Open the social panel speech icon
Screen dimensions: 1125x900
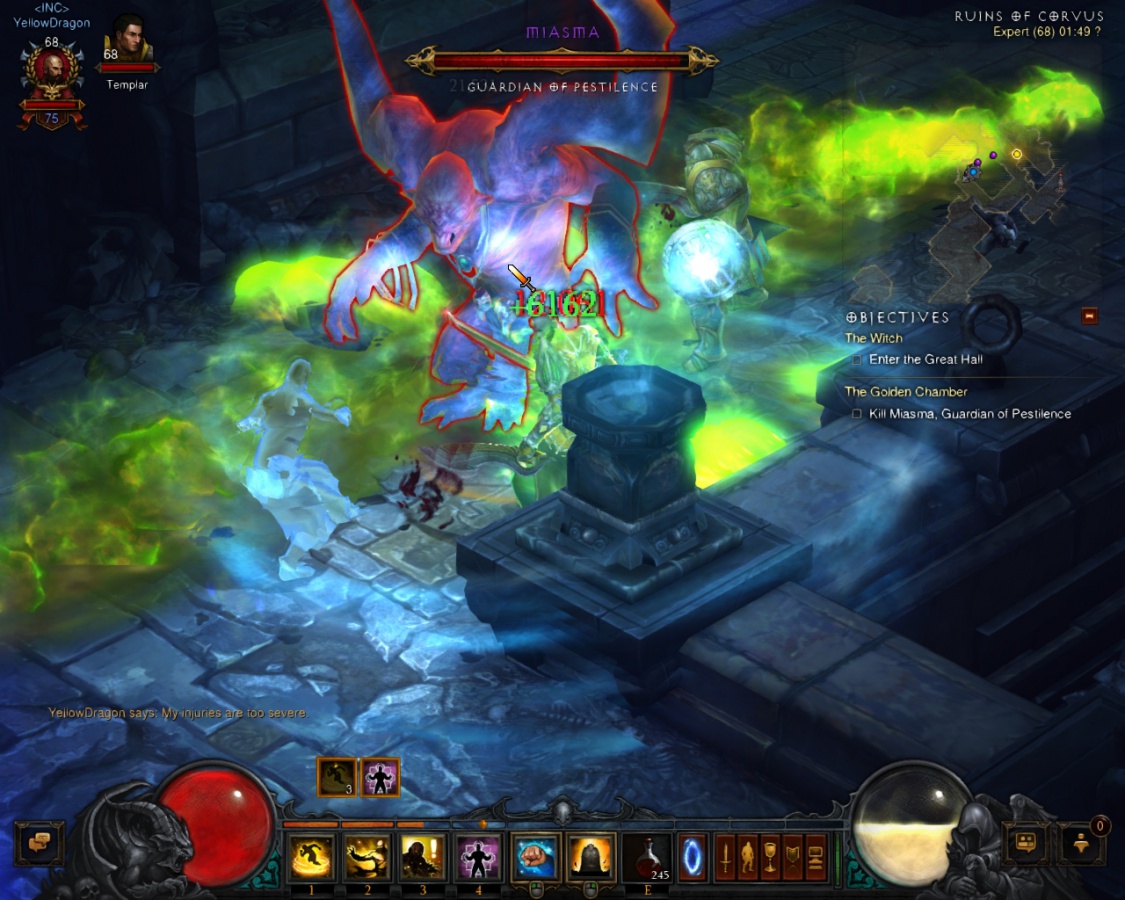(x=1025, y=843)
